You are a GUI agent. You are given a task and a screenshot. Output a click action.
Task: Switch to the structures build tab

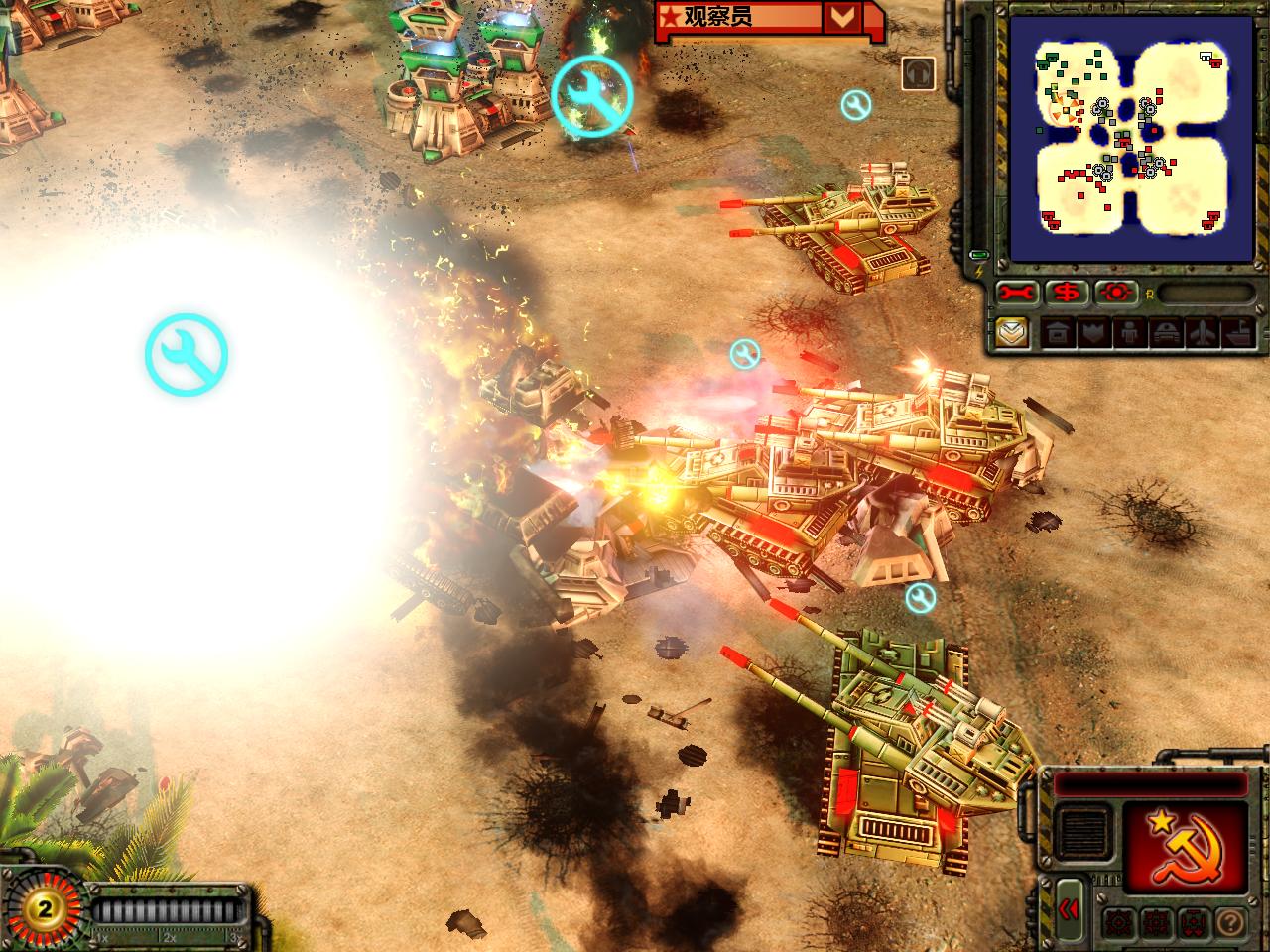[x=1058, y=334]
